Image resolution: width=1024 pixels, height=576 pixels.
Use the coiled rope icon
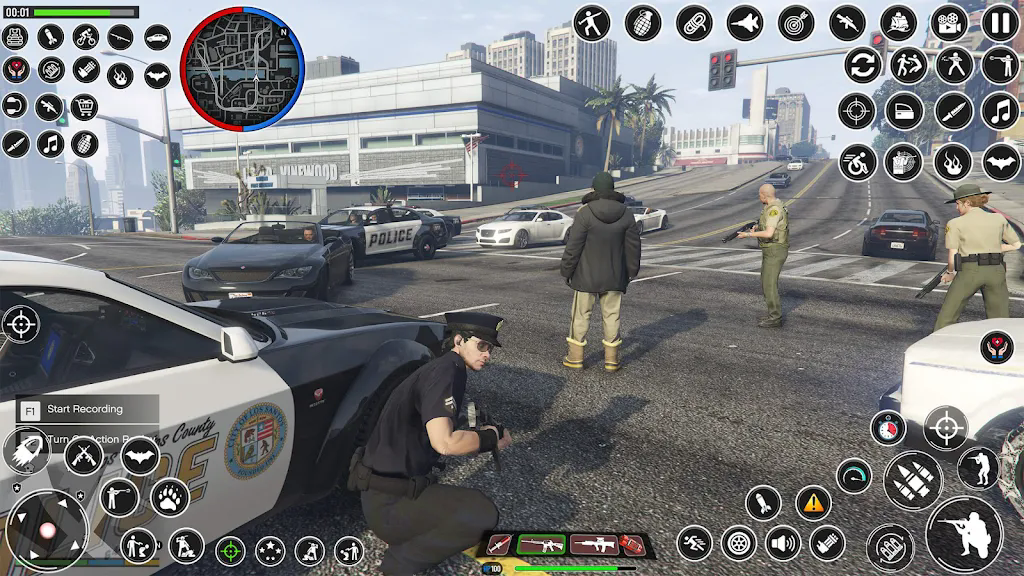[x=694, y=22]
